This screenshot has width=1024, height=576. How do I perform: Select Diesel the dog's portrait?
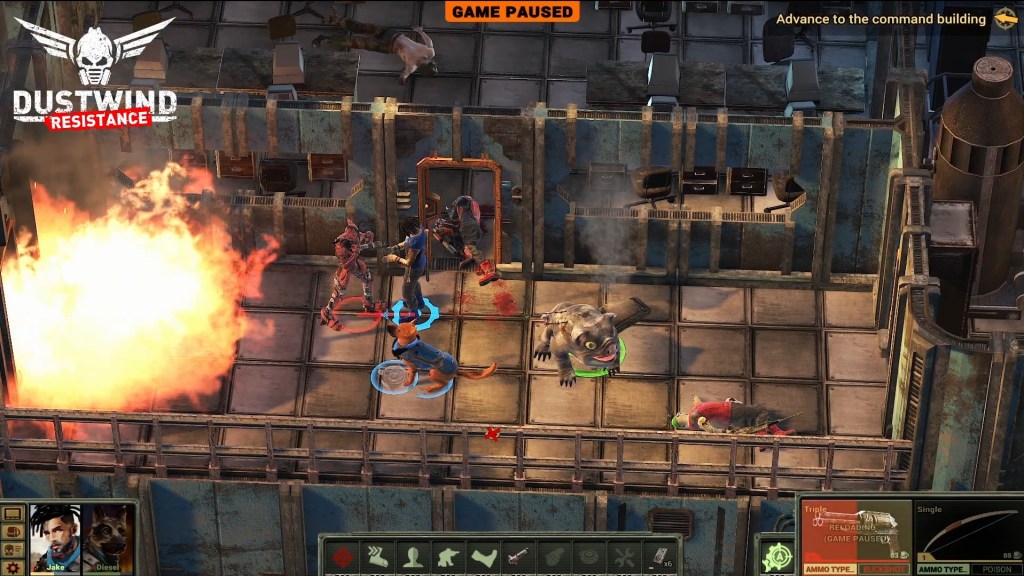(x=107, y=538)
